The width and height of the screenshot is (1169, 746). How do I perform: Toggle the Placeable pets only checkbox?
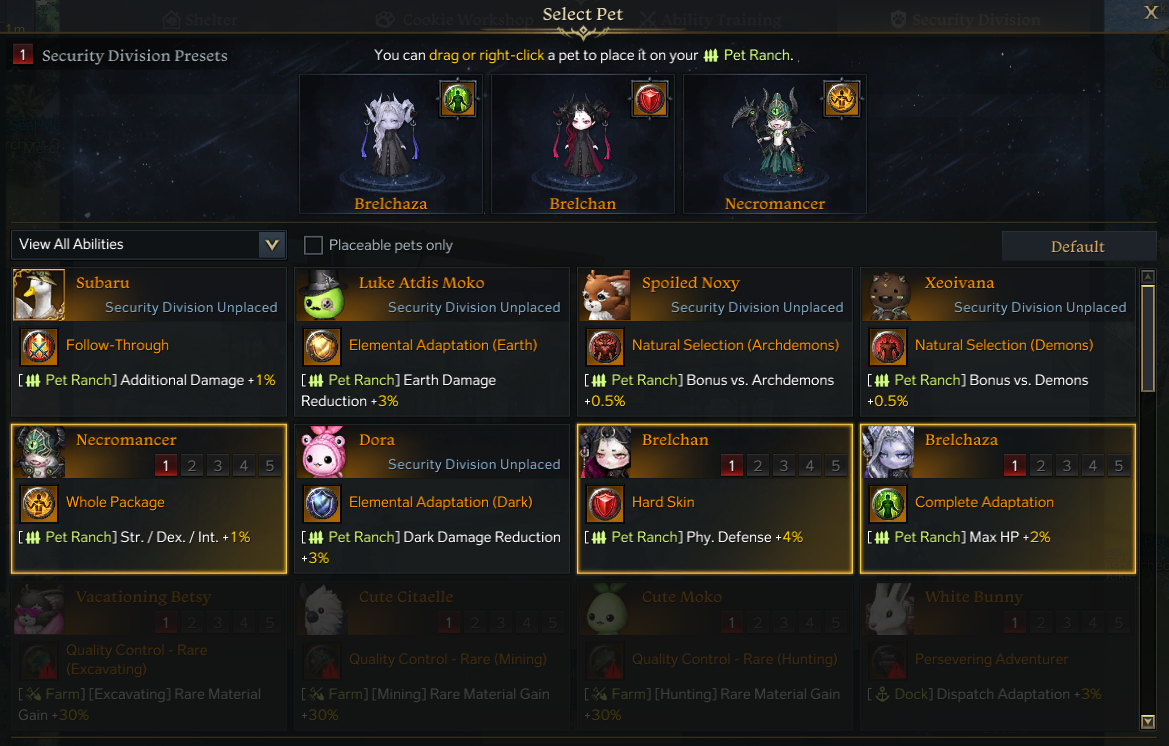click(x=313, y=246)
